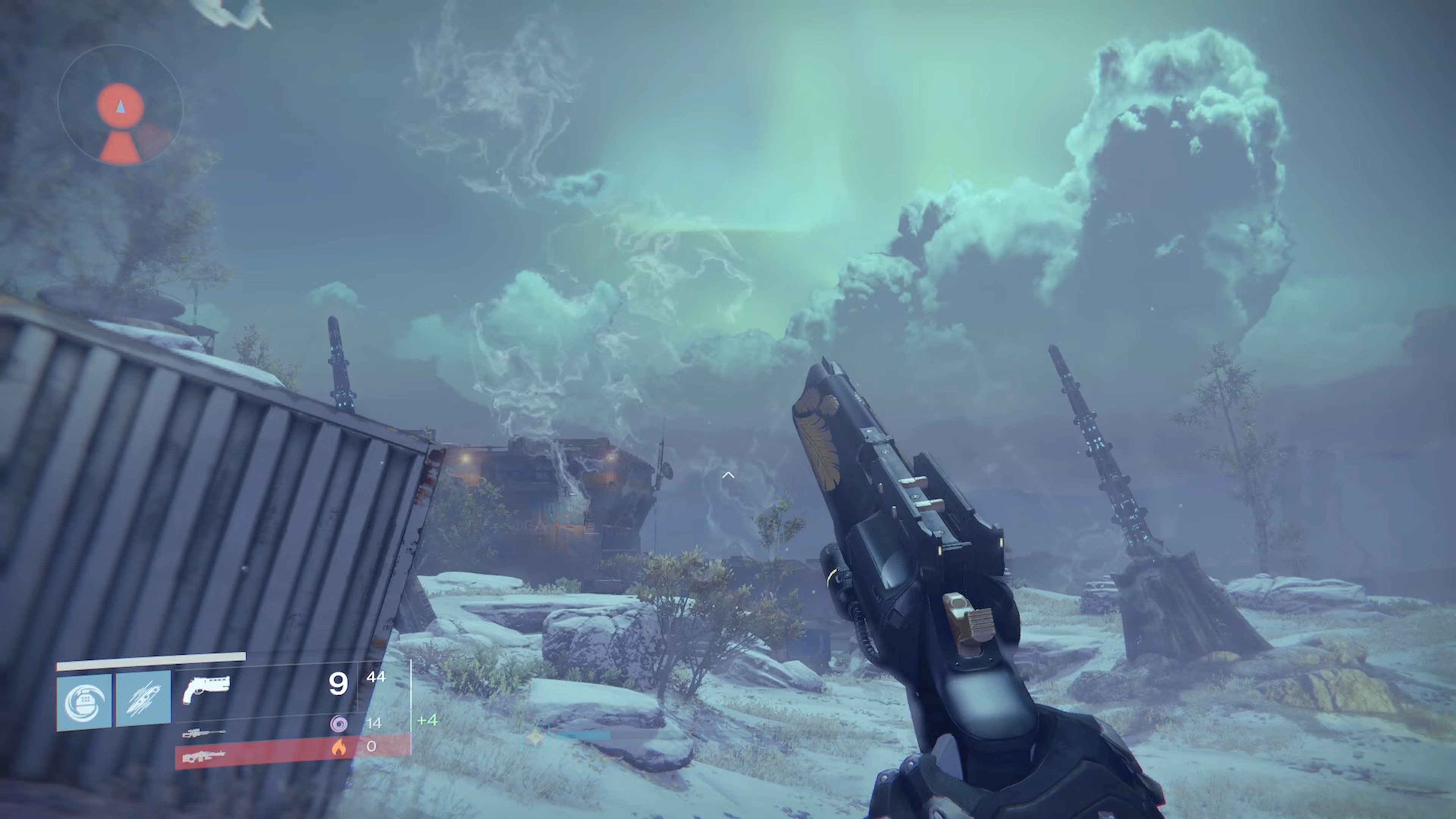1456x819 pixels.
Task: Click the heavy ammo count showing 0
Action: (x=371, y=747)
